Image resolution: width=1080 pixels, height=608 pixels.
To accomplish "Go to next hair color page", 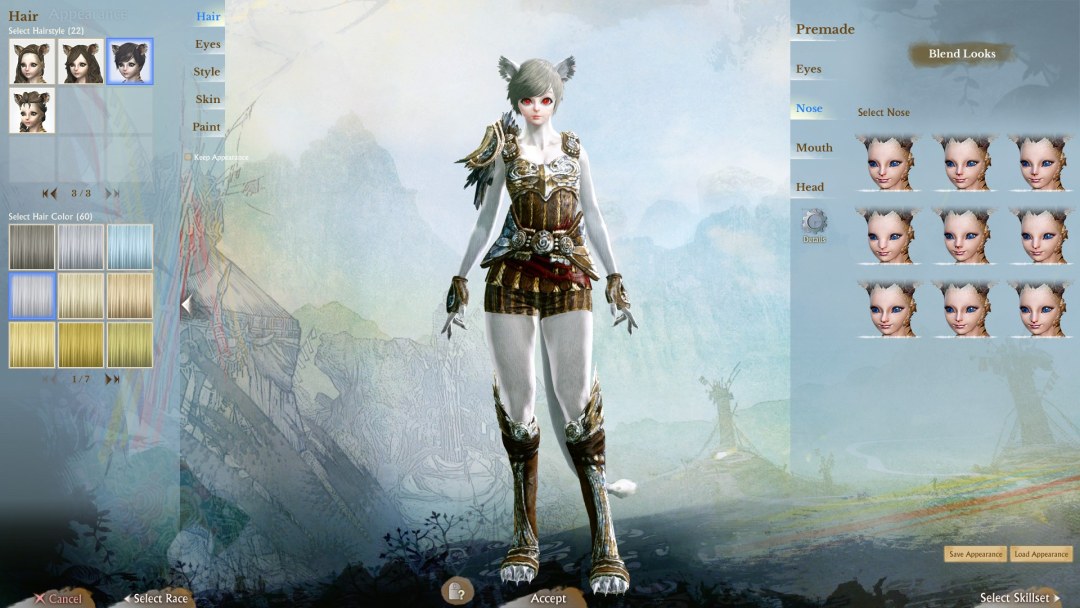I will click(112, 379).
